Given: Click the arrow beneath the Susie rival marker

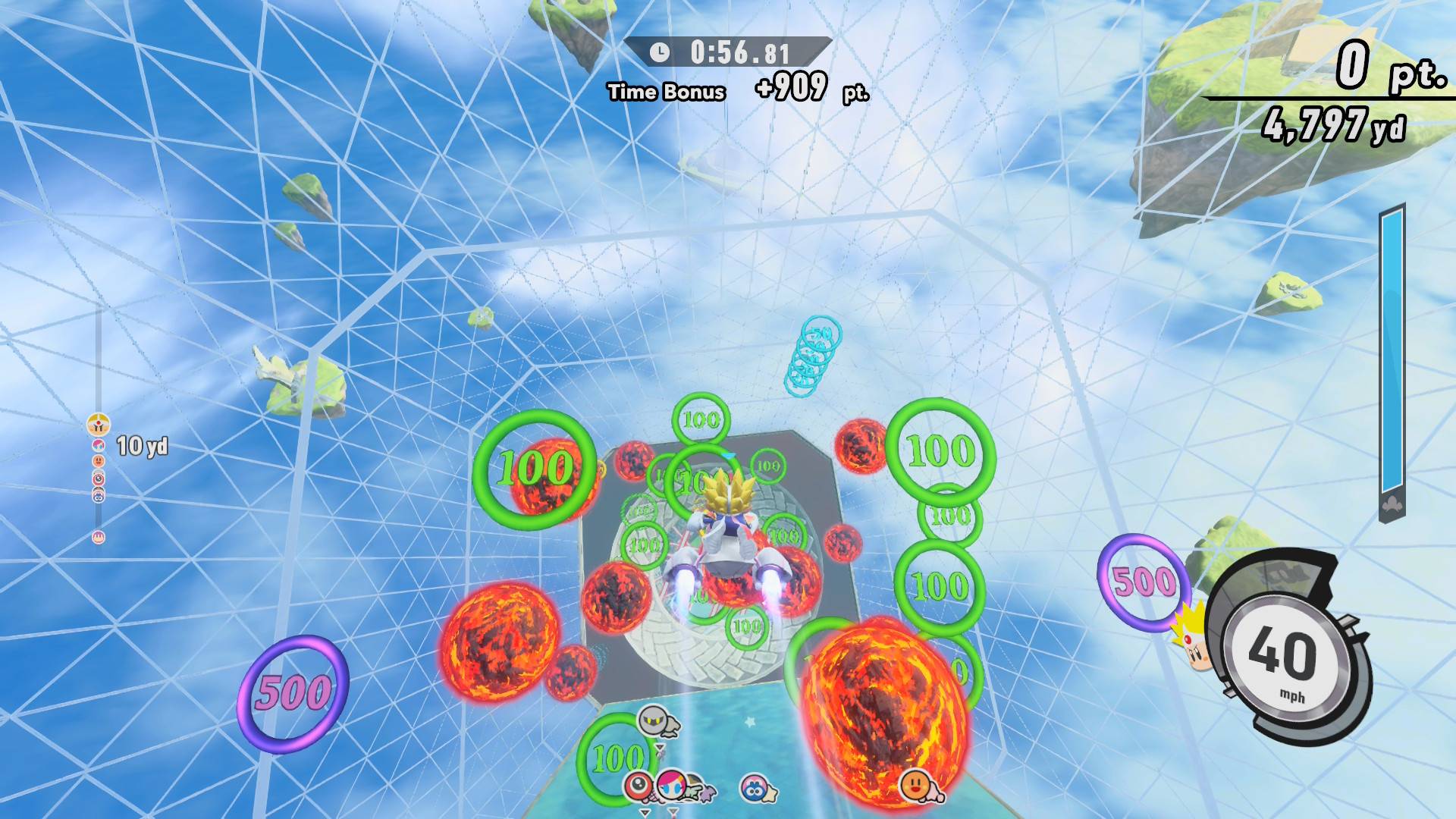Looking at the screenshot, I should [x=673, y=812].
